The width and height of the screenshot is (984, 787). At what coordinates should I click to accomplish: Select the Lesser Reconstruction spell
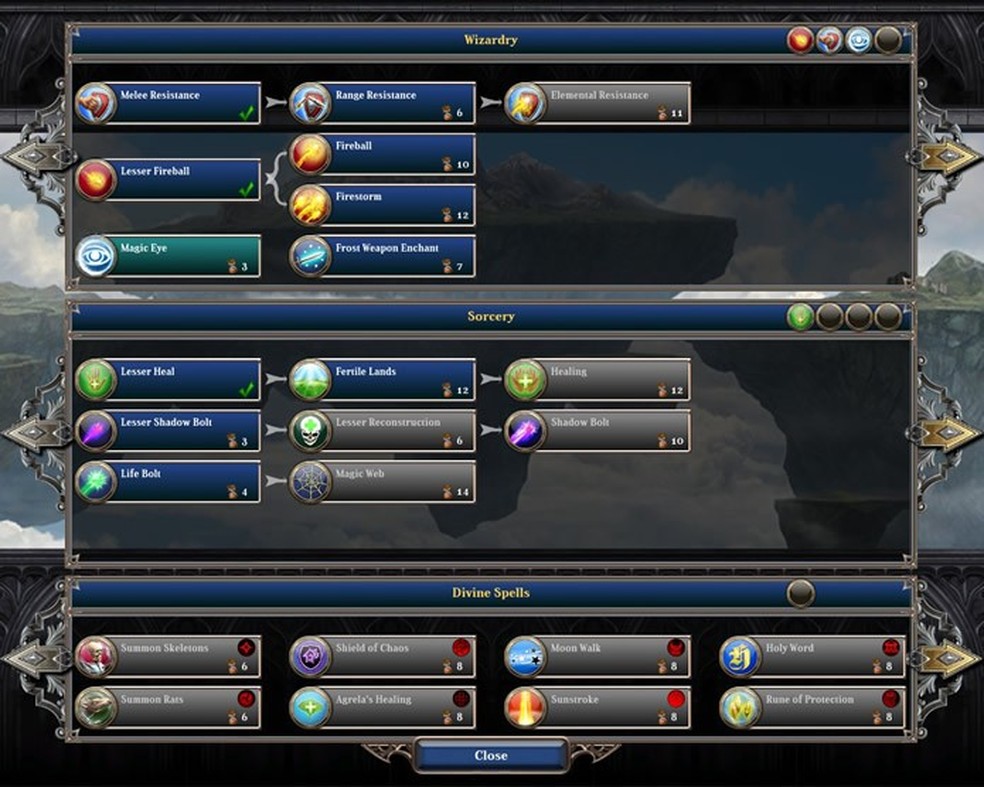[383, 431]
